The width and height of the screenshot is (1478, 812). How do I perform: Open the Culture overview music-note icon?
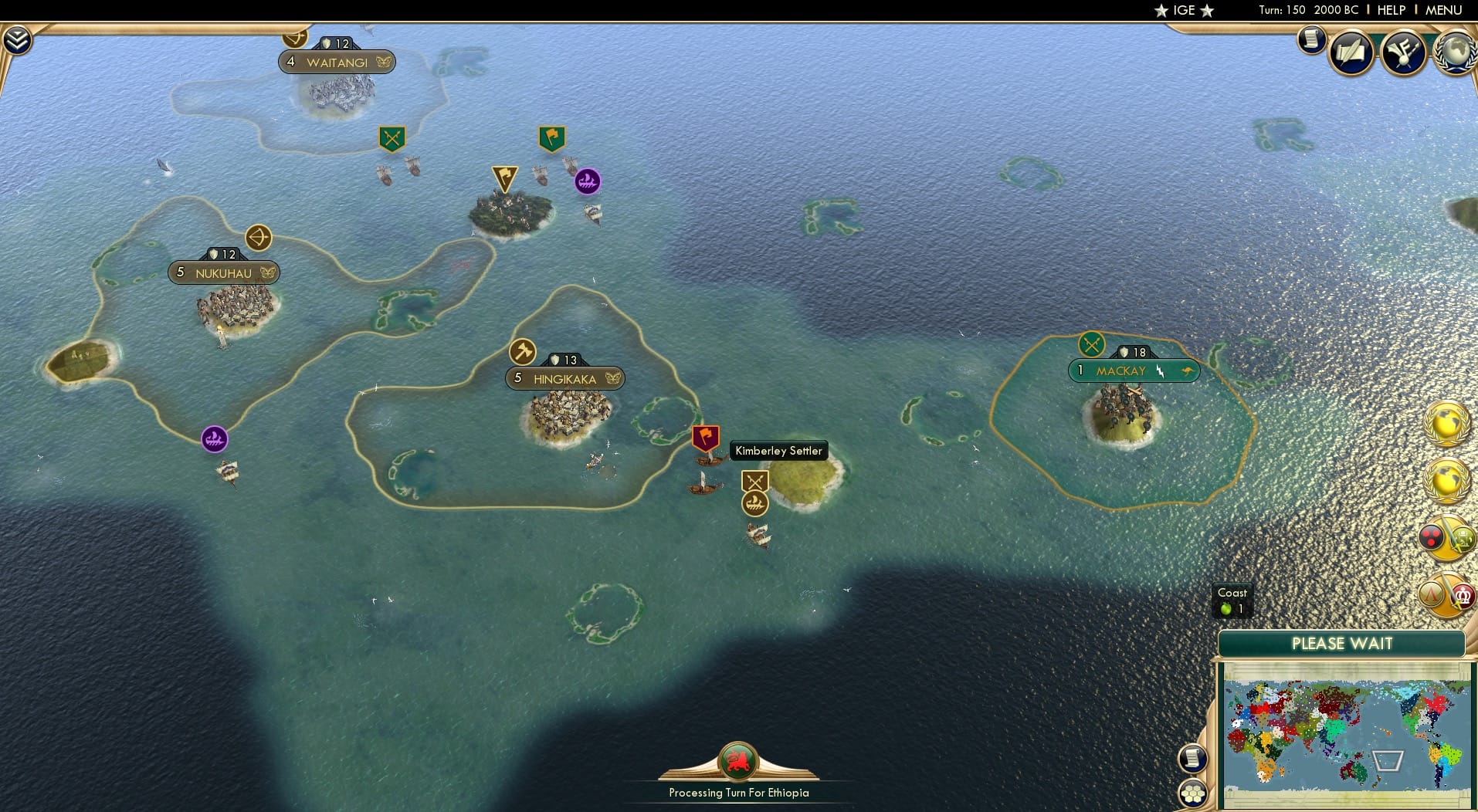pyautogui.click(x=1403, y=52)
